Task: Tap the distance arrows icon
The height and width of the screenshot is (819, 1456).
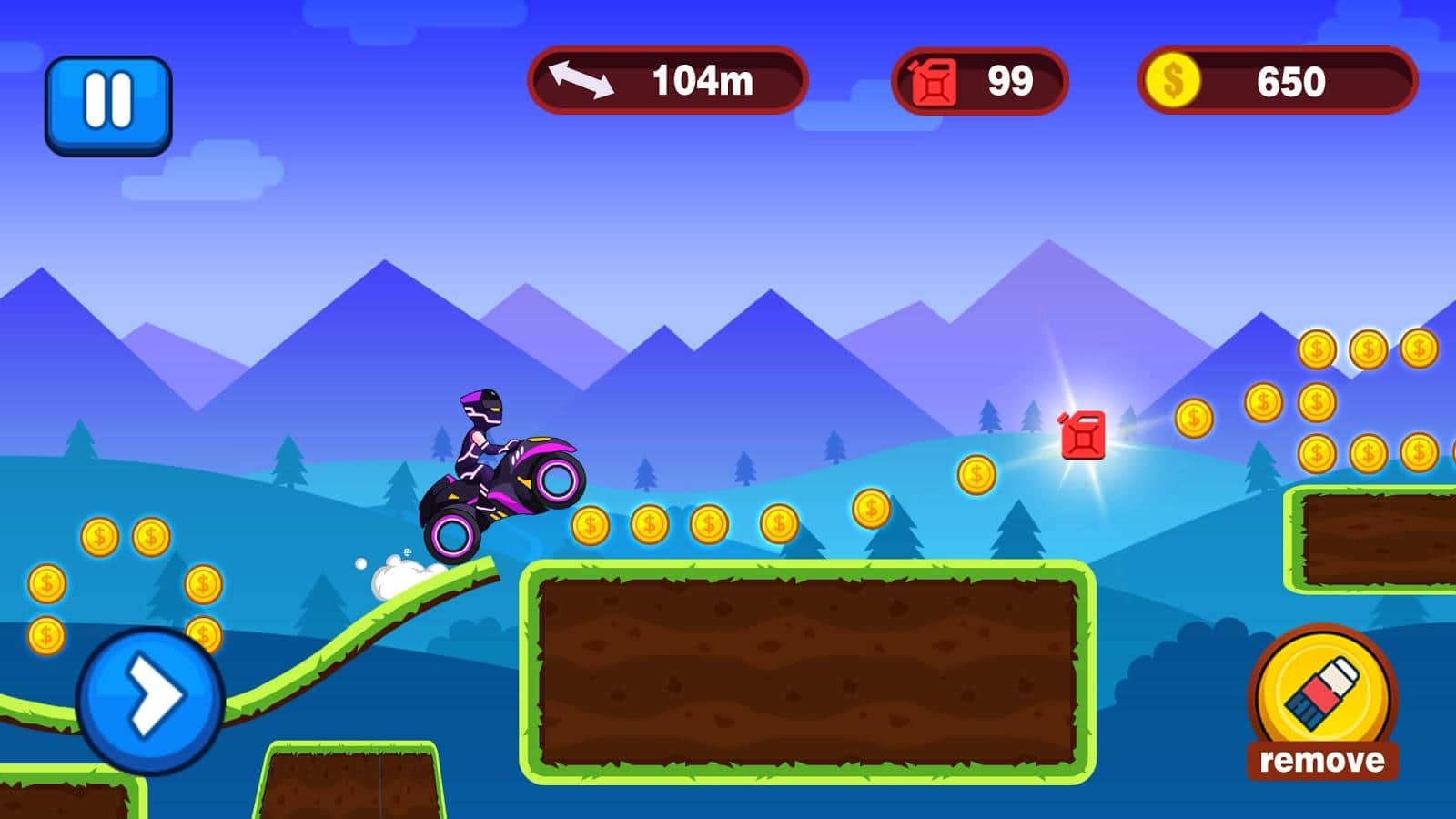Action: click(582, 82)
